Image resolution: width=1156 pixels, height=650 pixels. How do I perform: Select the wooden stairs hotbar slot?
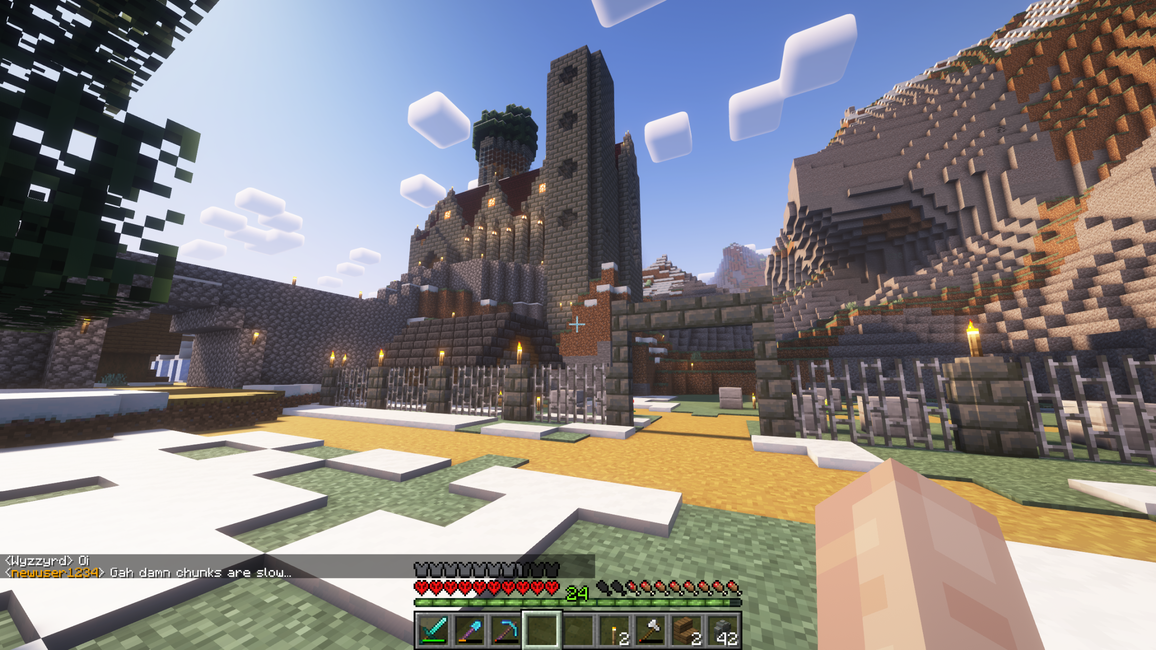(x=686, y=630)
